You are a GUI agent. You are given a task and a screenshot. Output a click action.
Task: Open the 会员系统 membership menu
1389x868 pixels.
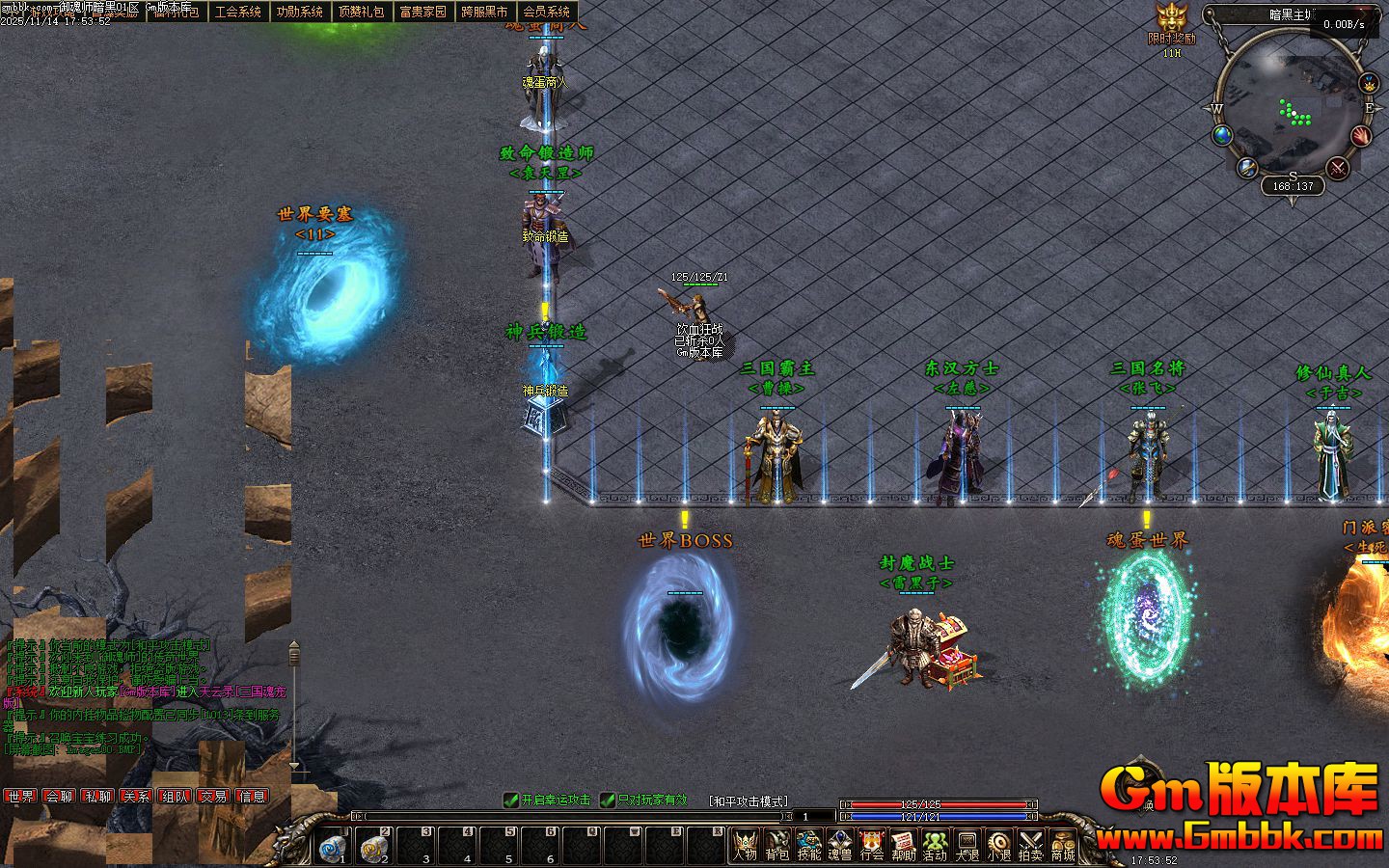546,12
